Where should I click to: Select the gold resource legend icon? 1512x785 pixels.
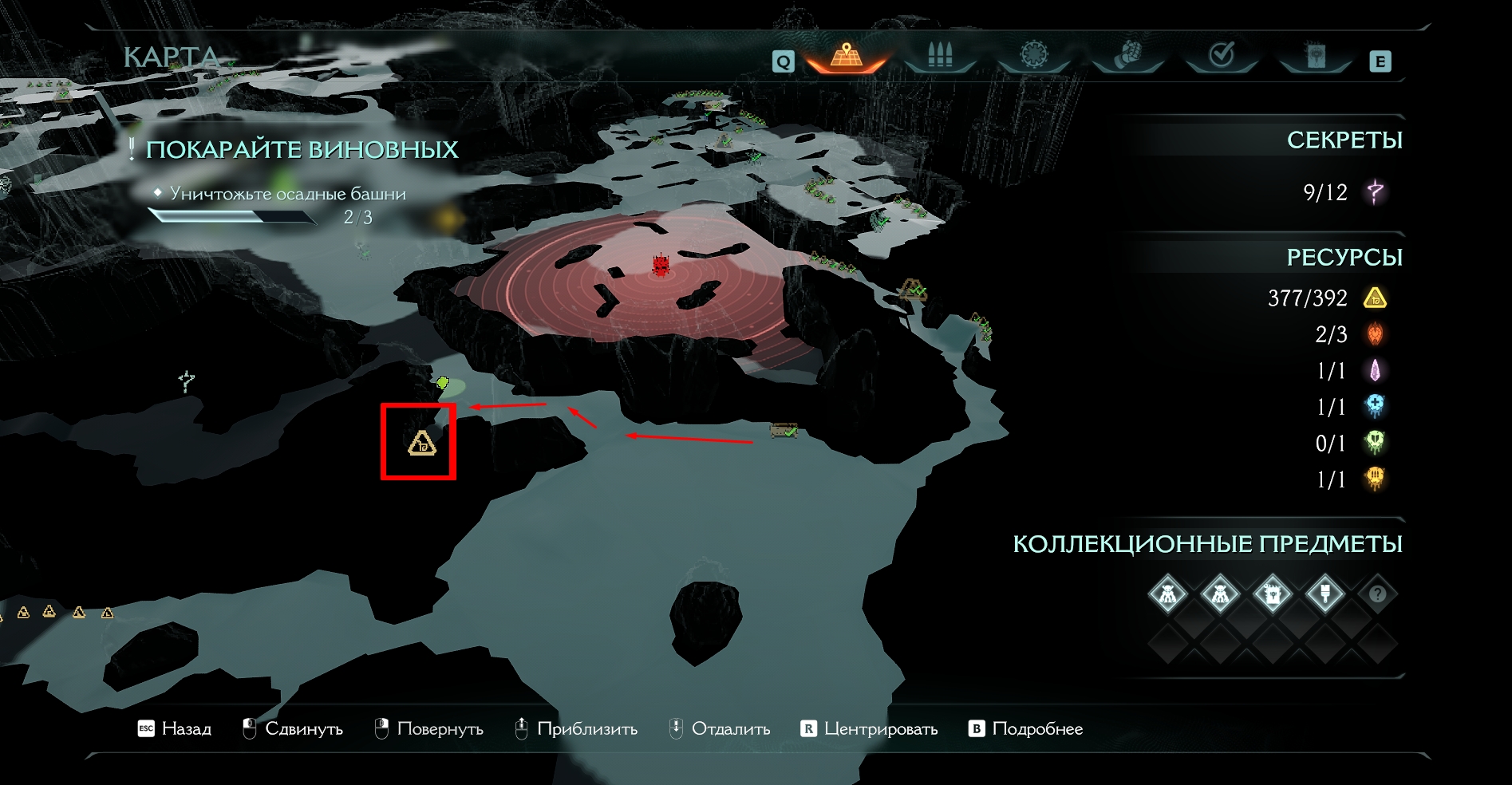click(1375, 298)
